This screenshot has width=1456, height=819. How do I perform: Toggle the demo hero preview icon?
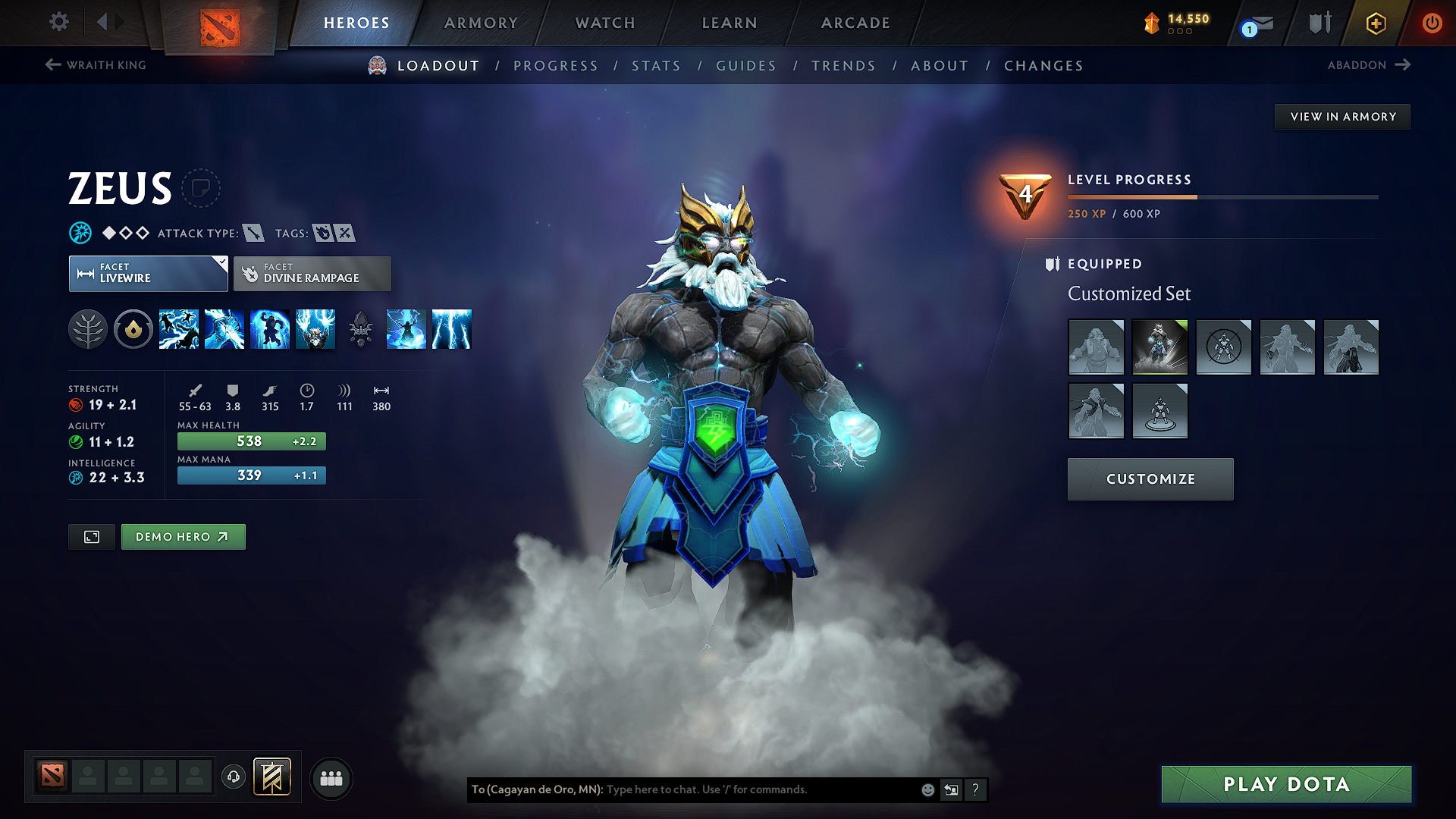[91, 536]
